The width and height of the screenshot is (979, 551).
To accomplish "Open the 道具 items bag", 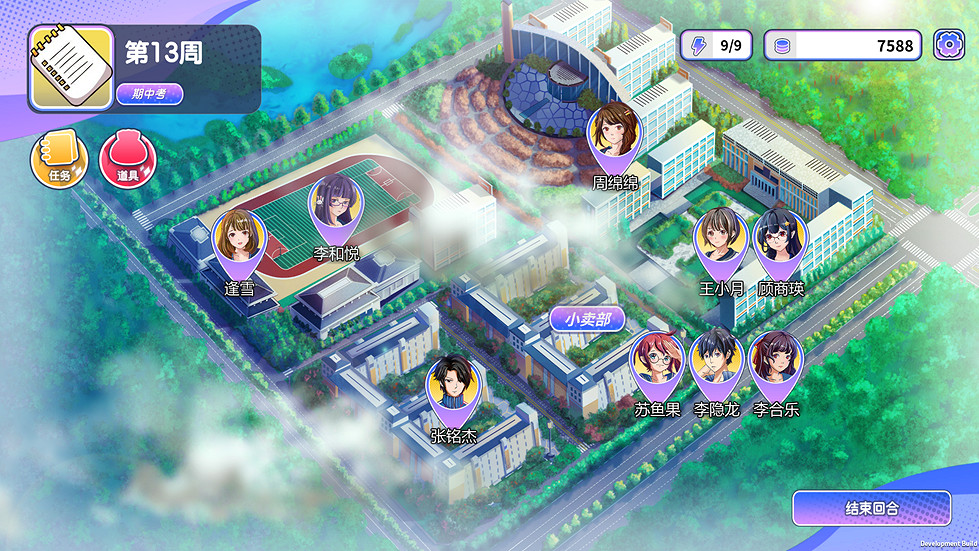I will [x=127, y=160].
